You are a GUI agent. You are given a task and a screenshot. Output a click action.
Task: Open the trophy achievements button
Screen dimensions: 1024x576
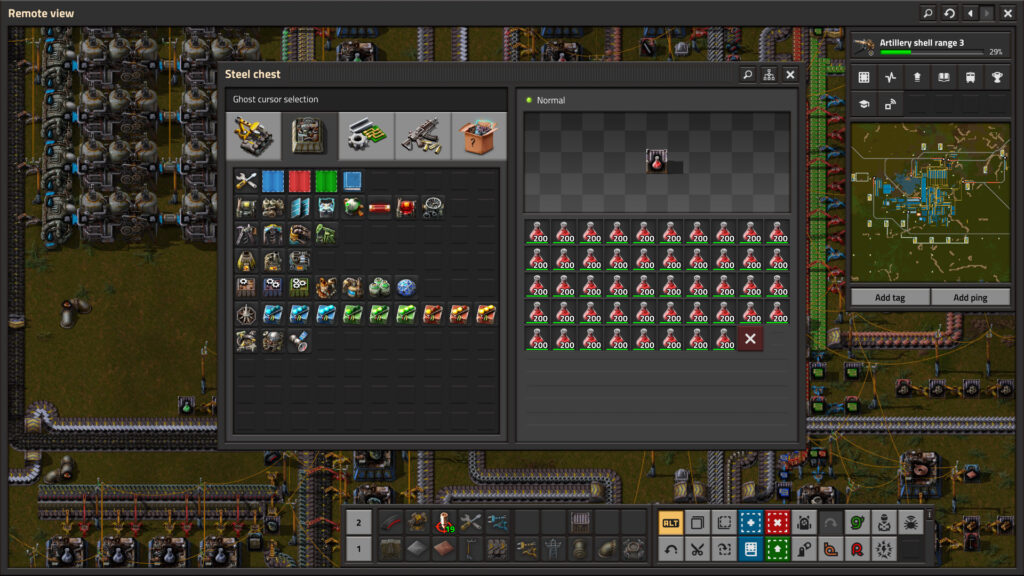[x=996, y=77]
